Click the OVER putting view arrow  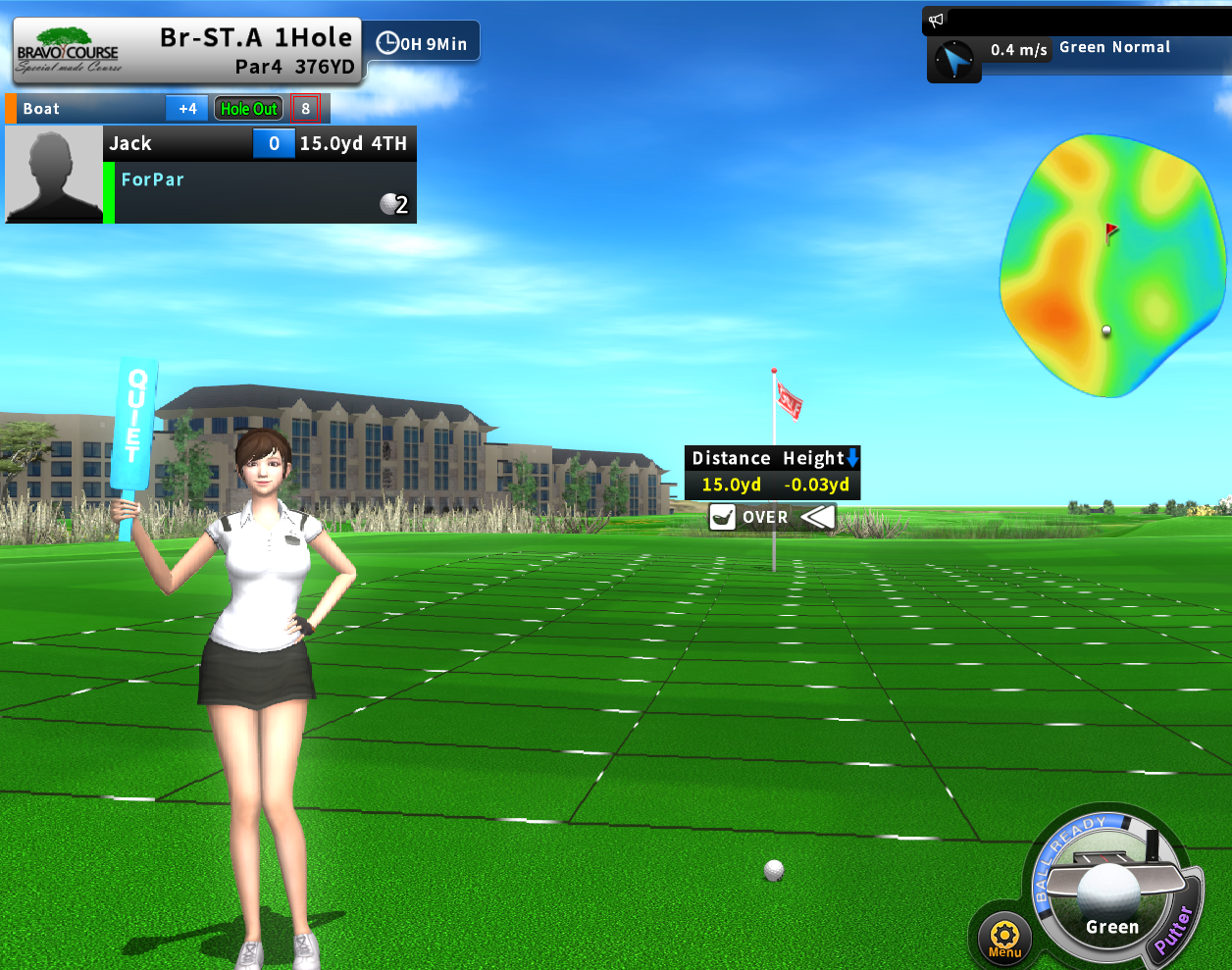(817, 517)
